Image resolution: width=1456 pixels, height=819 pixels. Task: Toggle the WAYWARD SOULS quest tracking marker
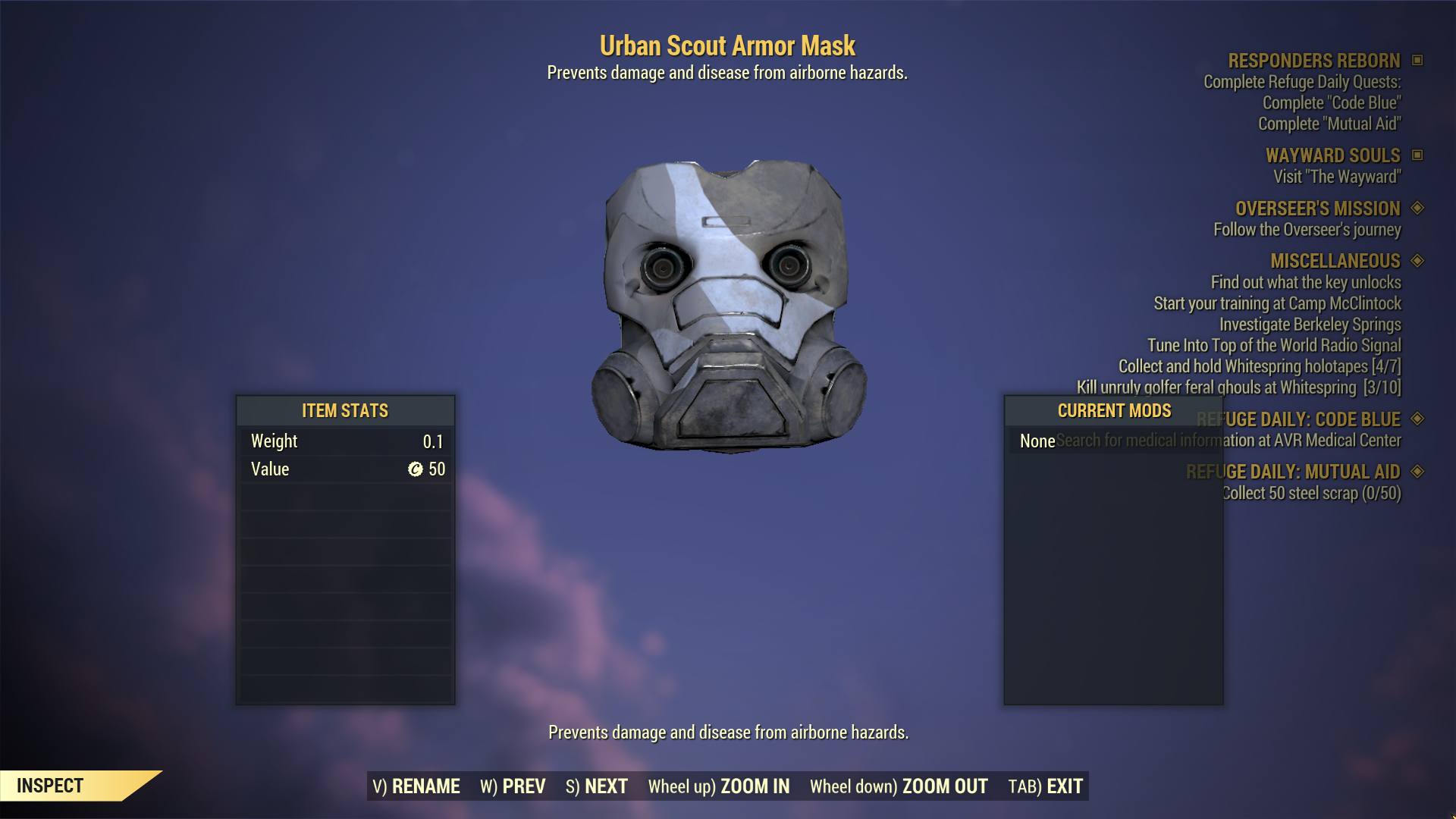pyautogui.click(x=1418, y=155)
